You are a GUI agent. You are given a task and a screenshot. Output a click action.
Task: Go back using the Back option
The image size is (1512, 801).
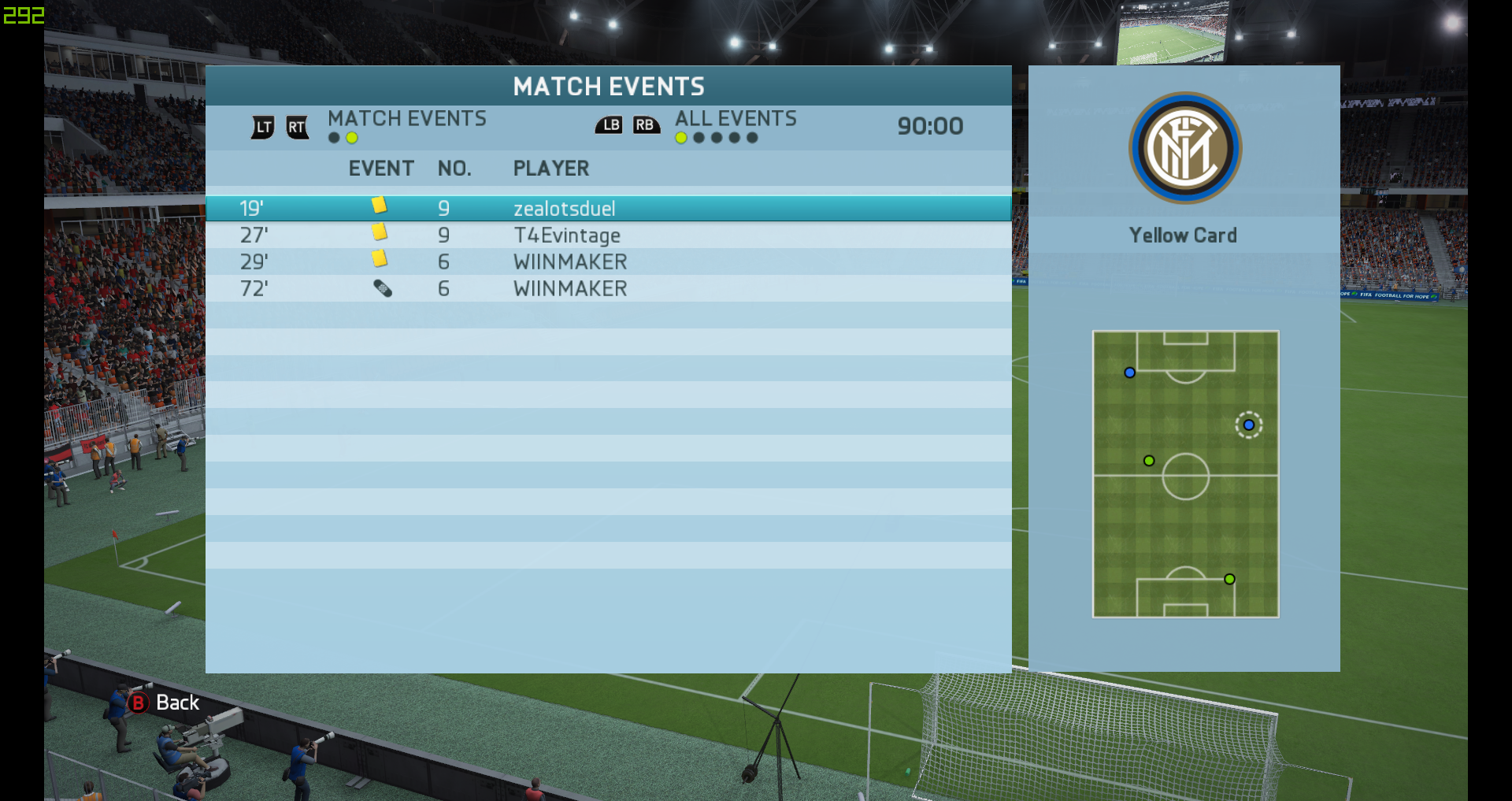pos(165,703)
